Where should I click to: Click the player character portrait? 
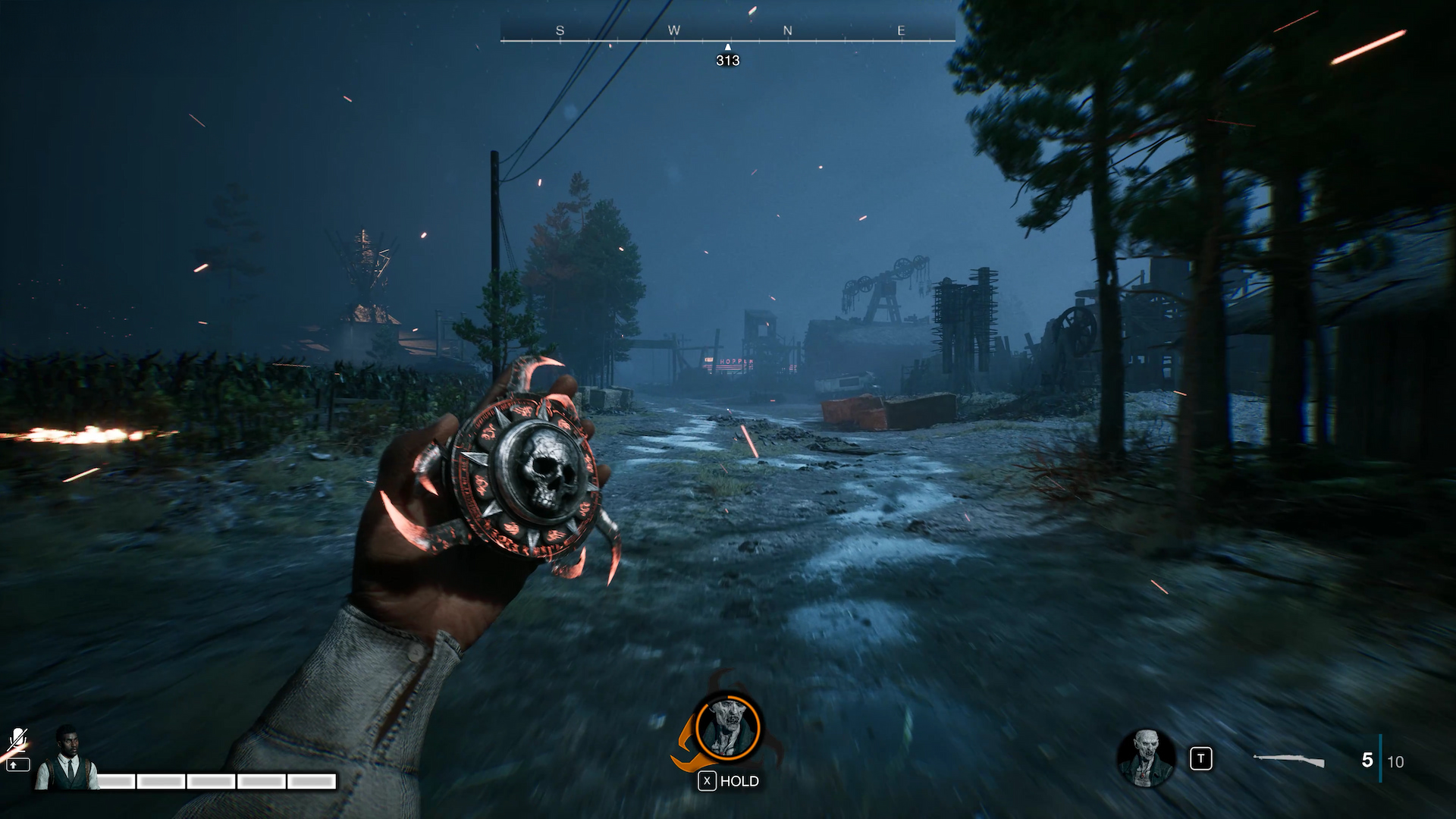pos(67,758)
